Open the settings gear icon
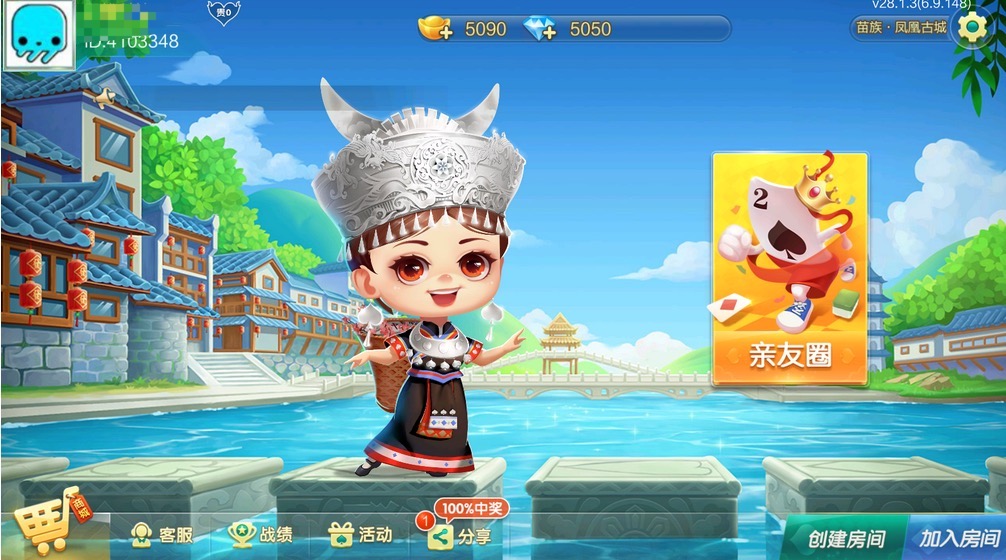1006x560 pixels. 972,27
